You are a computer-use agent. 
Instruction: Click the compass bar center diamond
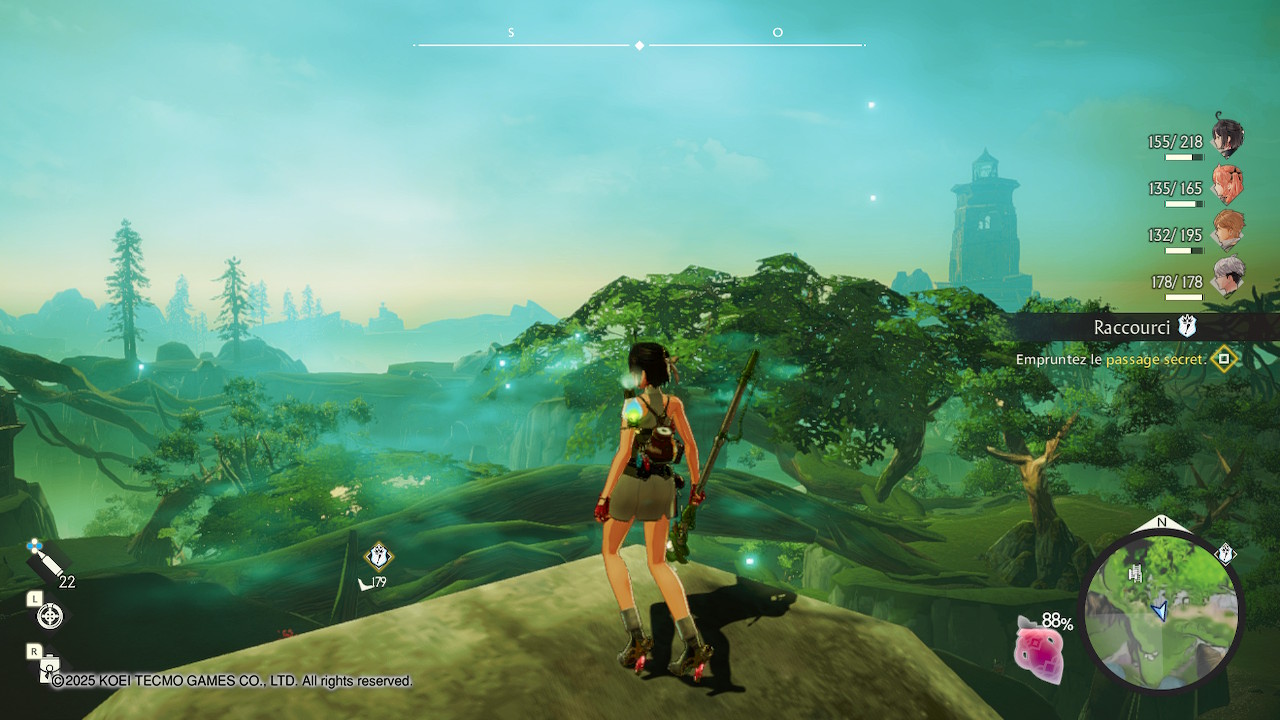pos(640,45)
